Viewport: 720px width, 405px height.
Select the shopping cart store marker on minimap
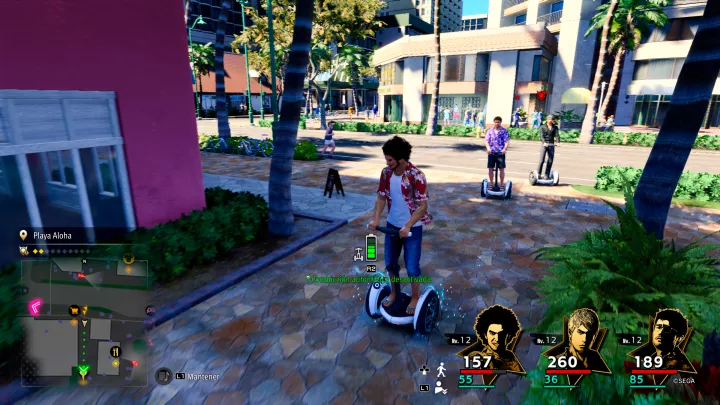pyautogui.click(x=74, y=310)
